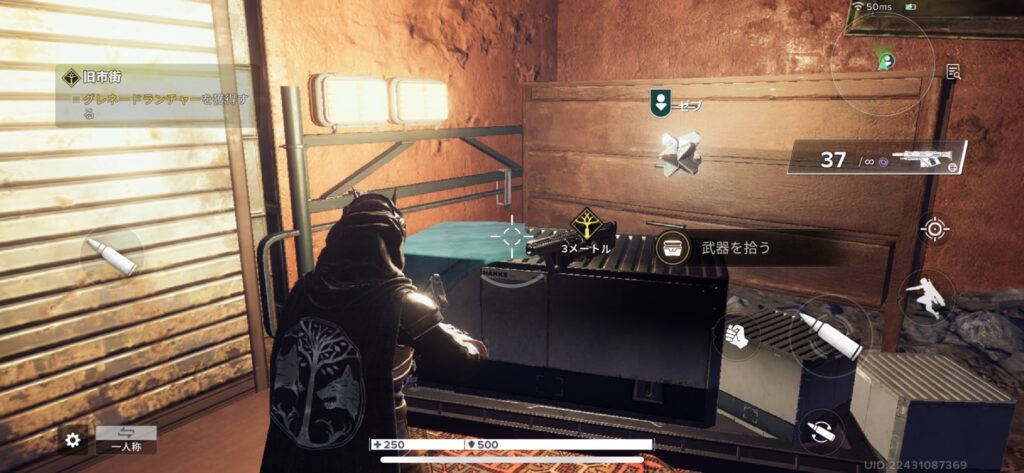Fire using the large right bullet button
This screenshot has width=1024, height=473.
829,336
